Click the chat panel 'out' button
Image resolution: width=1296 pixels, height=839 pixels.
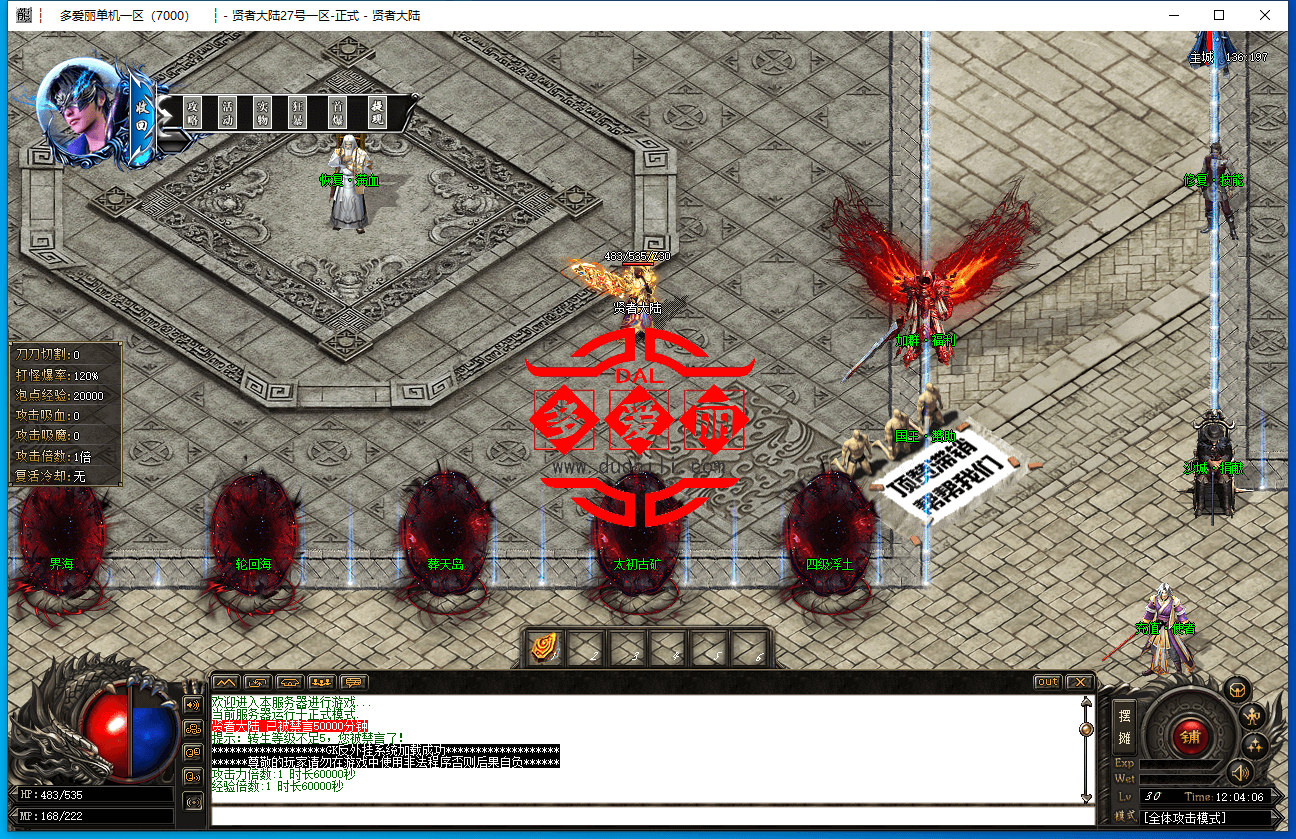pyautogui.click(x=1047, y=682)
